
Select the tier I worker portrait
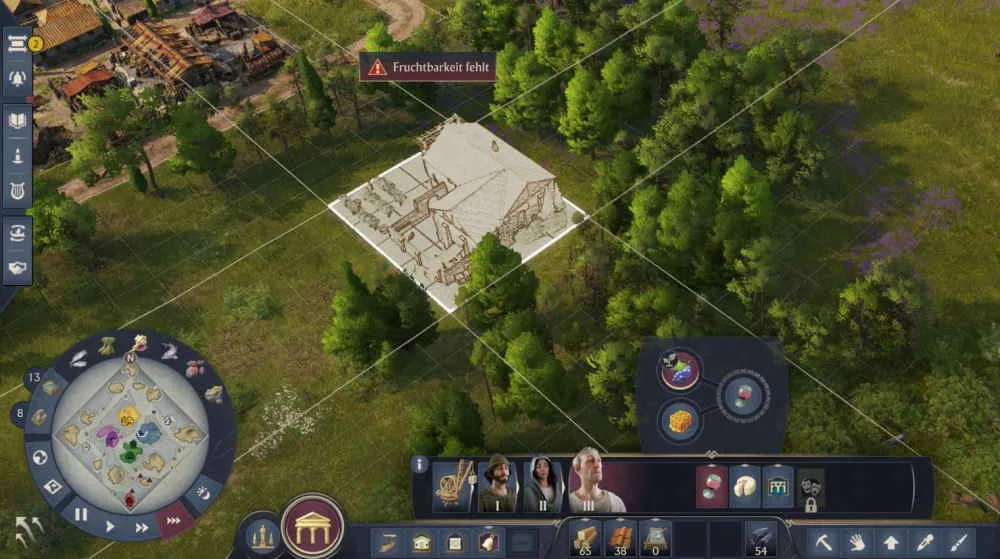click(496, 486)
